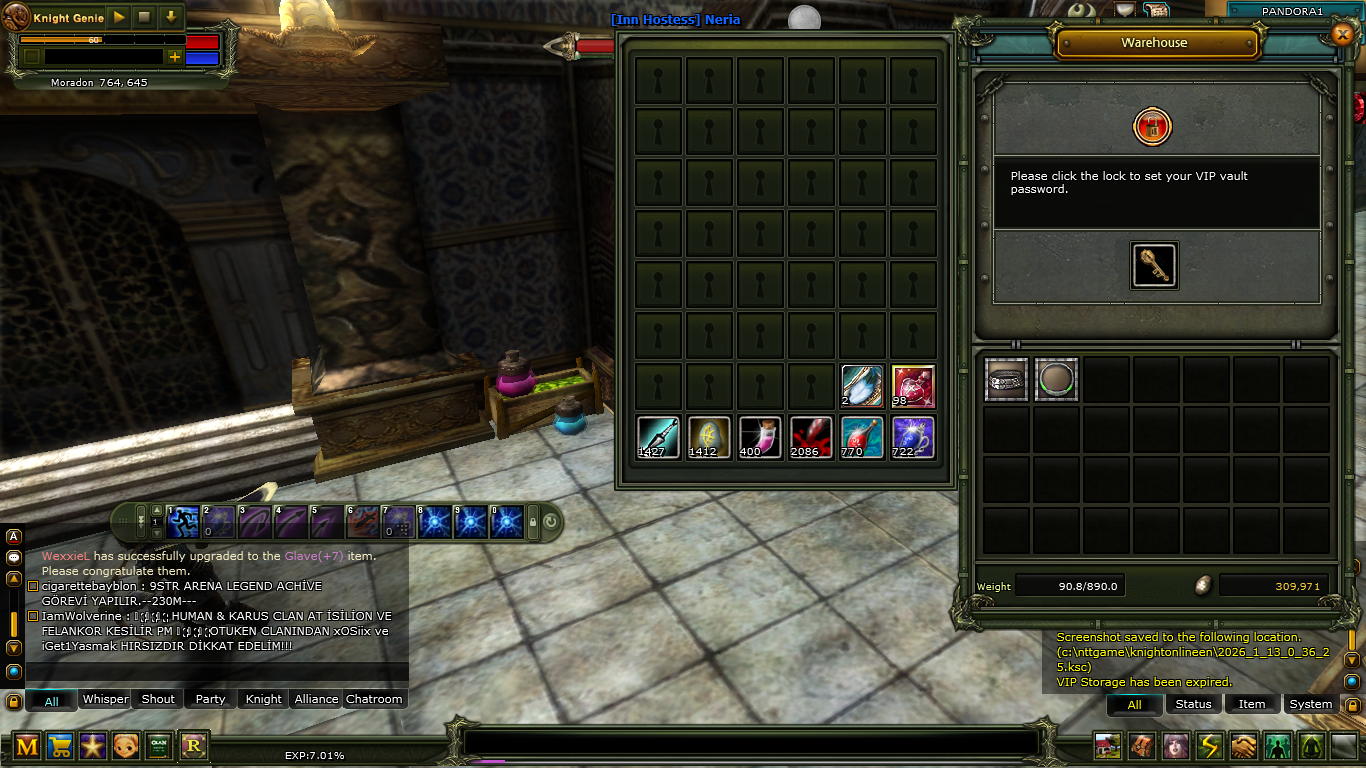Image resolution: width=1366 pixels, height=768 pixels.
Task: Select the heart potion stack of 98
Action: [x=913, y=387]
